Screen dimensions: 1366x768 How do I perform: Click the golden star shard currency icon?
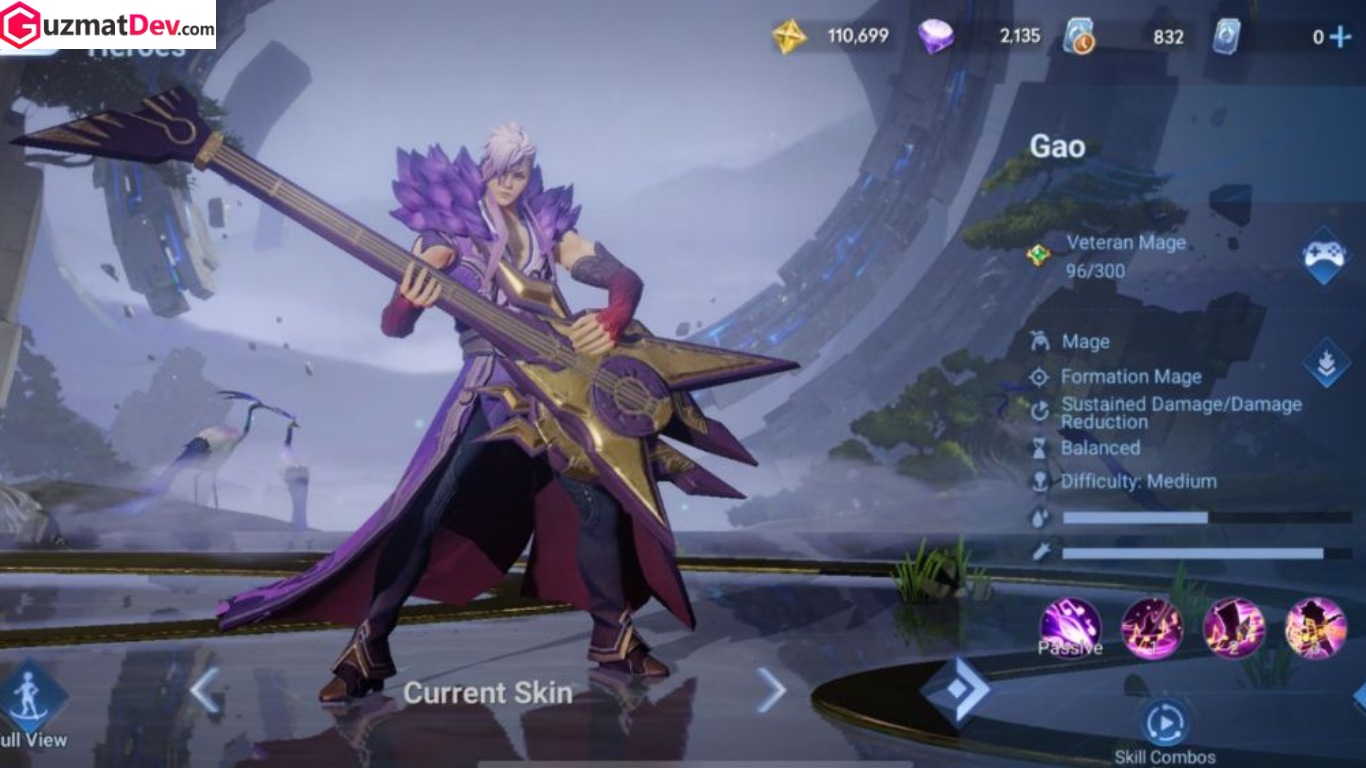(x=789, y=35)
